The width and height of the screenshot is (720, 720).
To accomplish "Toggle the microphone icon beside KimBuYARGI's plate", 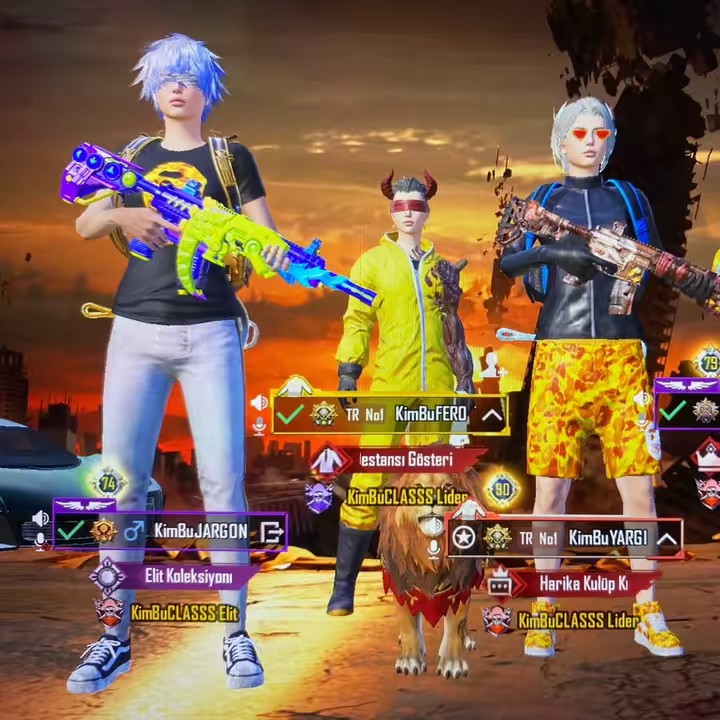I will [x=433, y=547].
